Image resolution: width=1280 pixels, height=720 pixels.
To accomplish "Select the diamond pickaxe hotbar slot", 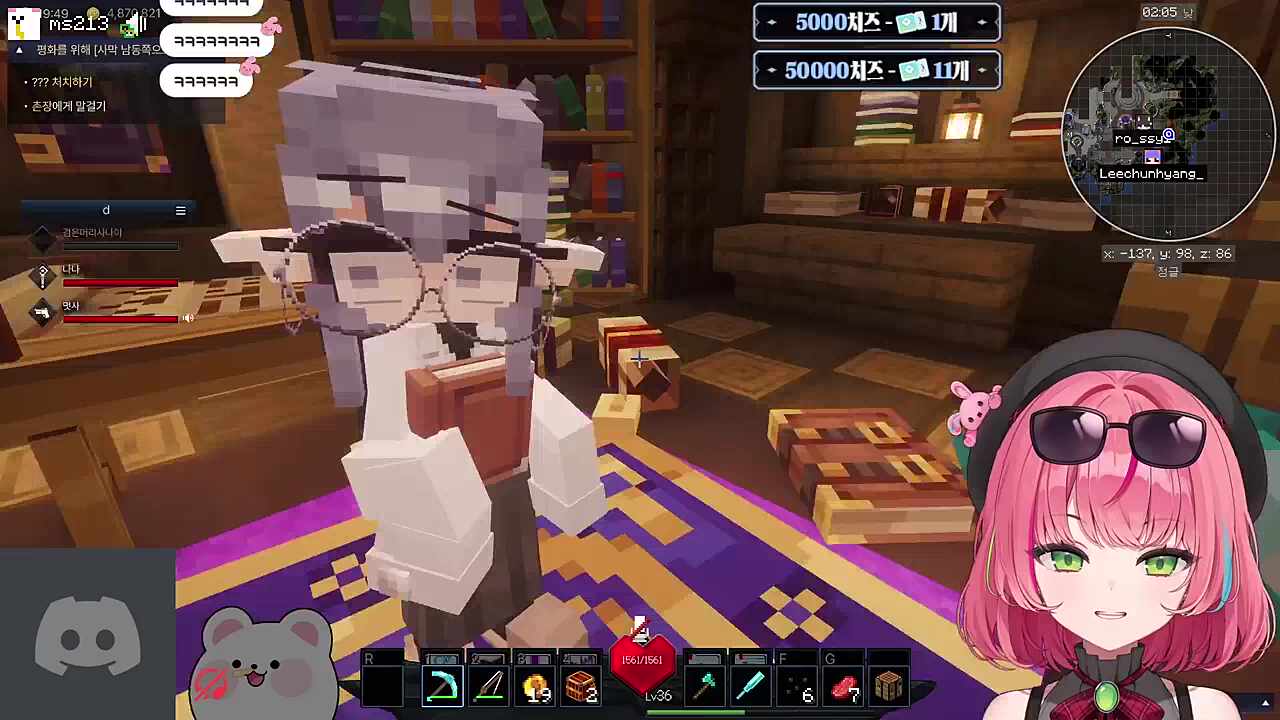I will [x=441, y=687].
